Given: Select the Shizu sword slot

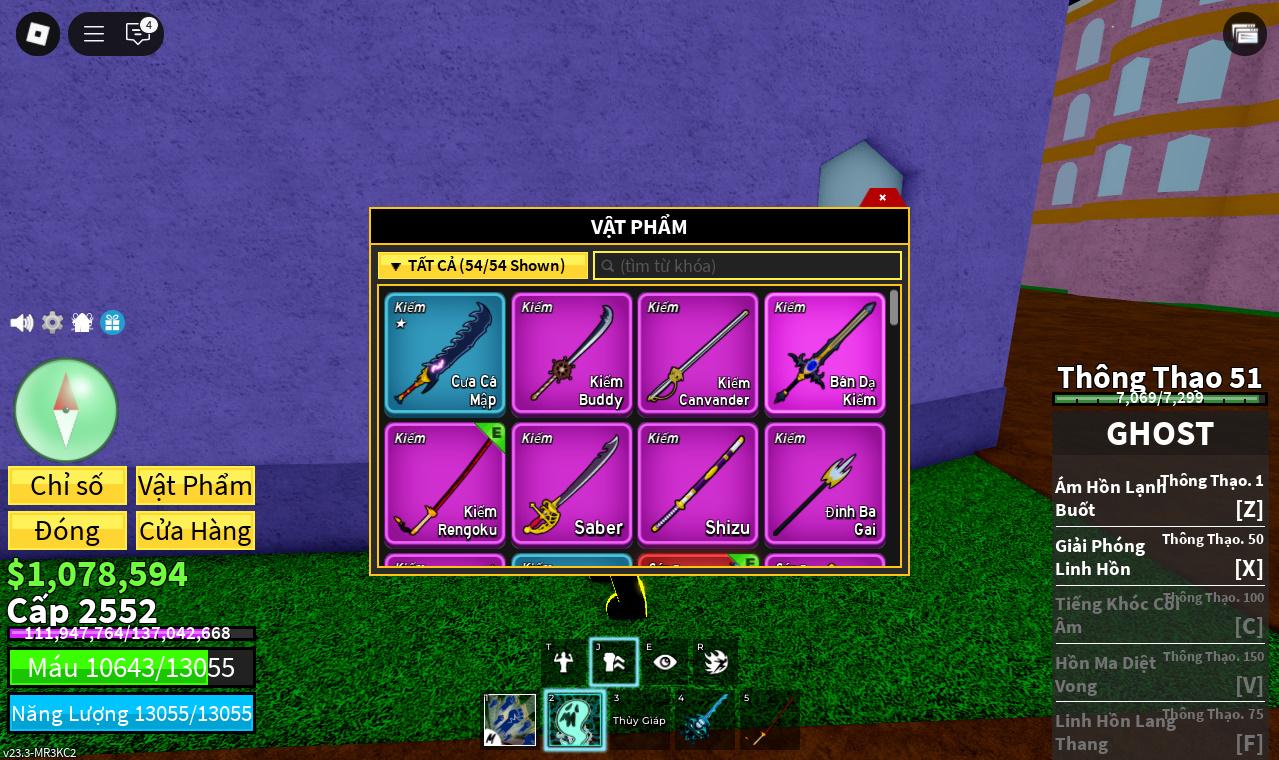Looking at the screenshot, I should point(698,484).
